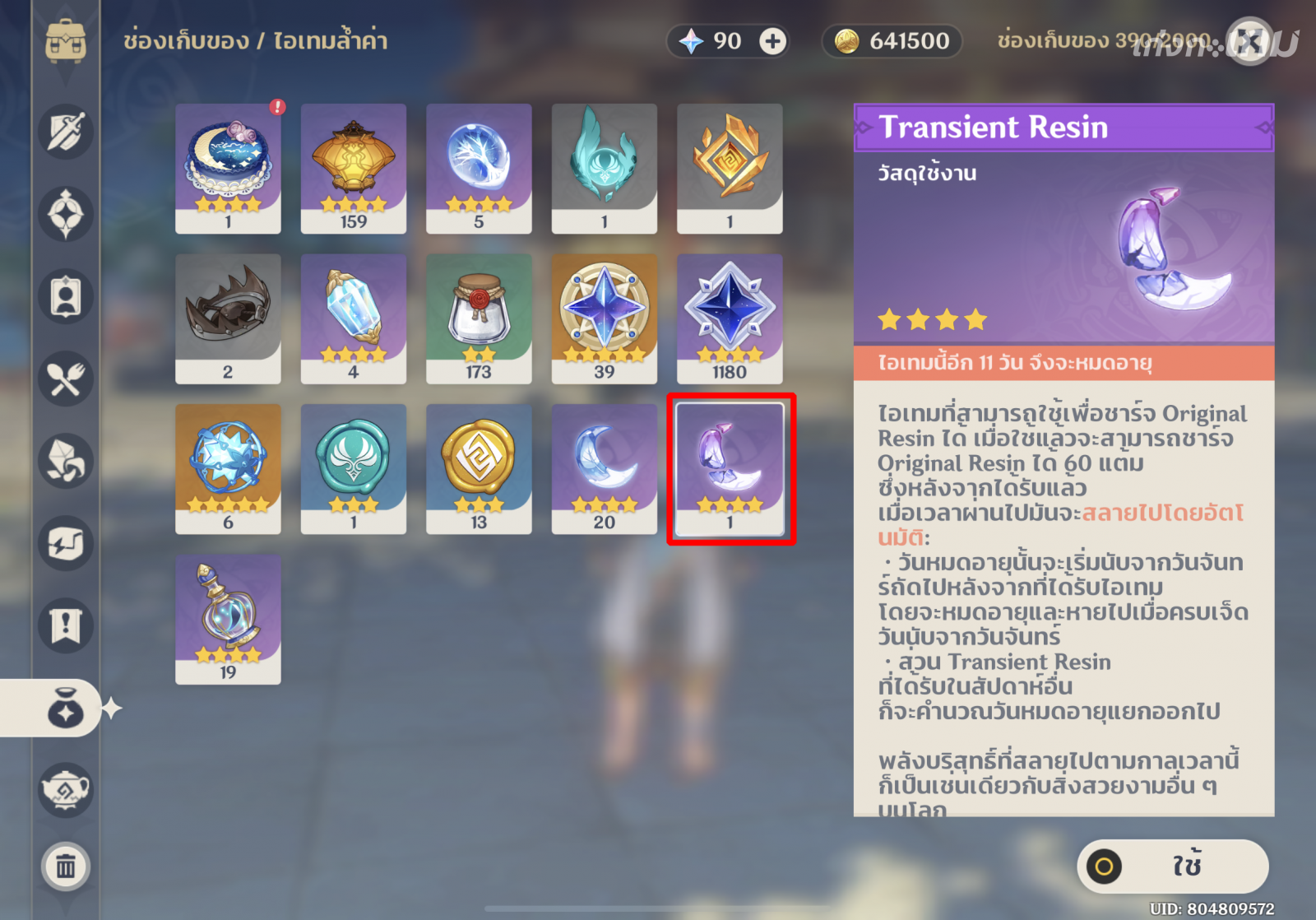Click the trash can delete button

tap(66, 867)
